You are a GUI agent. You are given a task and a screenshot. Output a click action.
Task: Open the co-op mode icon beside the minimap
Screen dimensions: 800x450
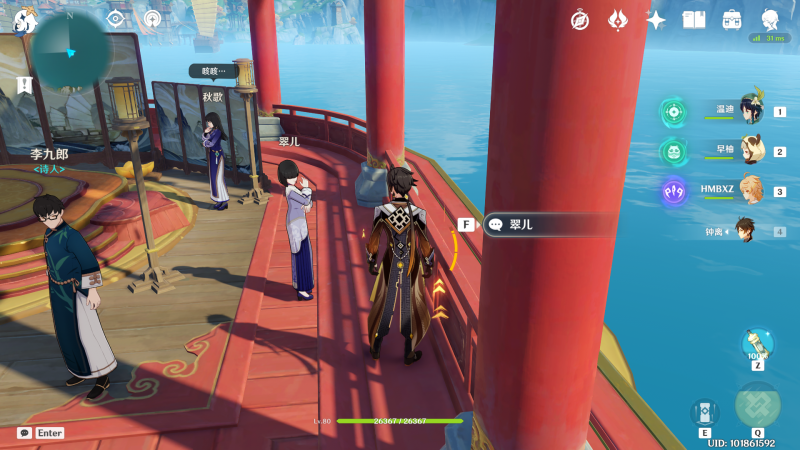point(152,19)
